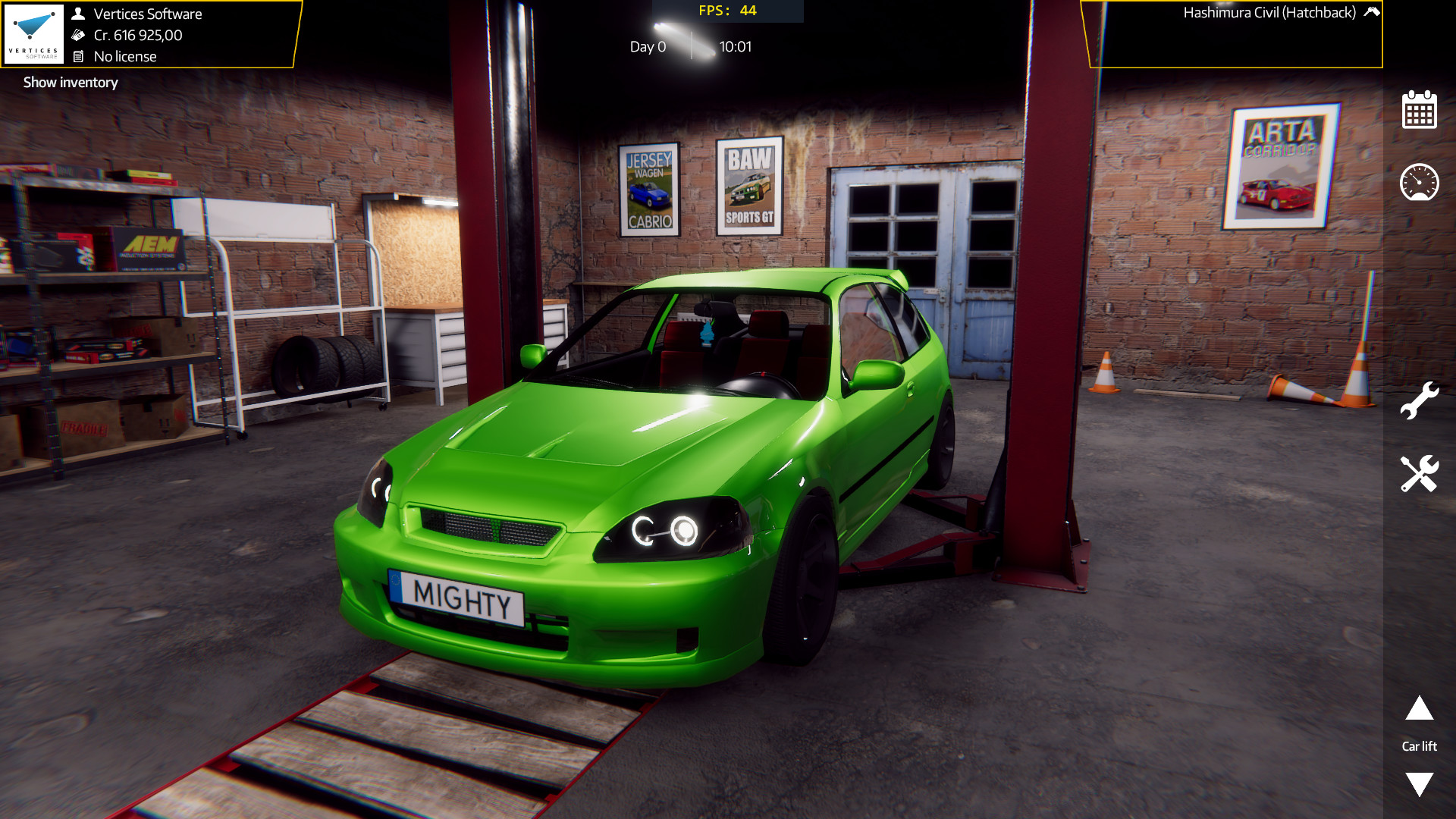Screen dimensions: 1456x819
Task: Click the lift icon beside Hashimura Civil
Action: [x=1371, y=12]
